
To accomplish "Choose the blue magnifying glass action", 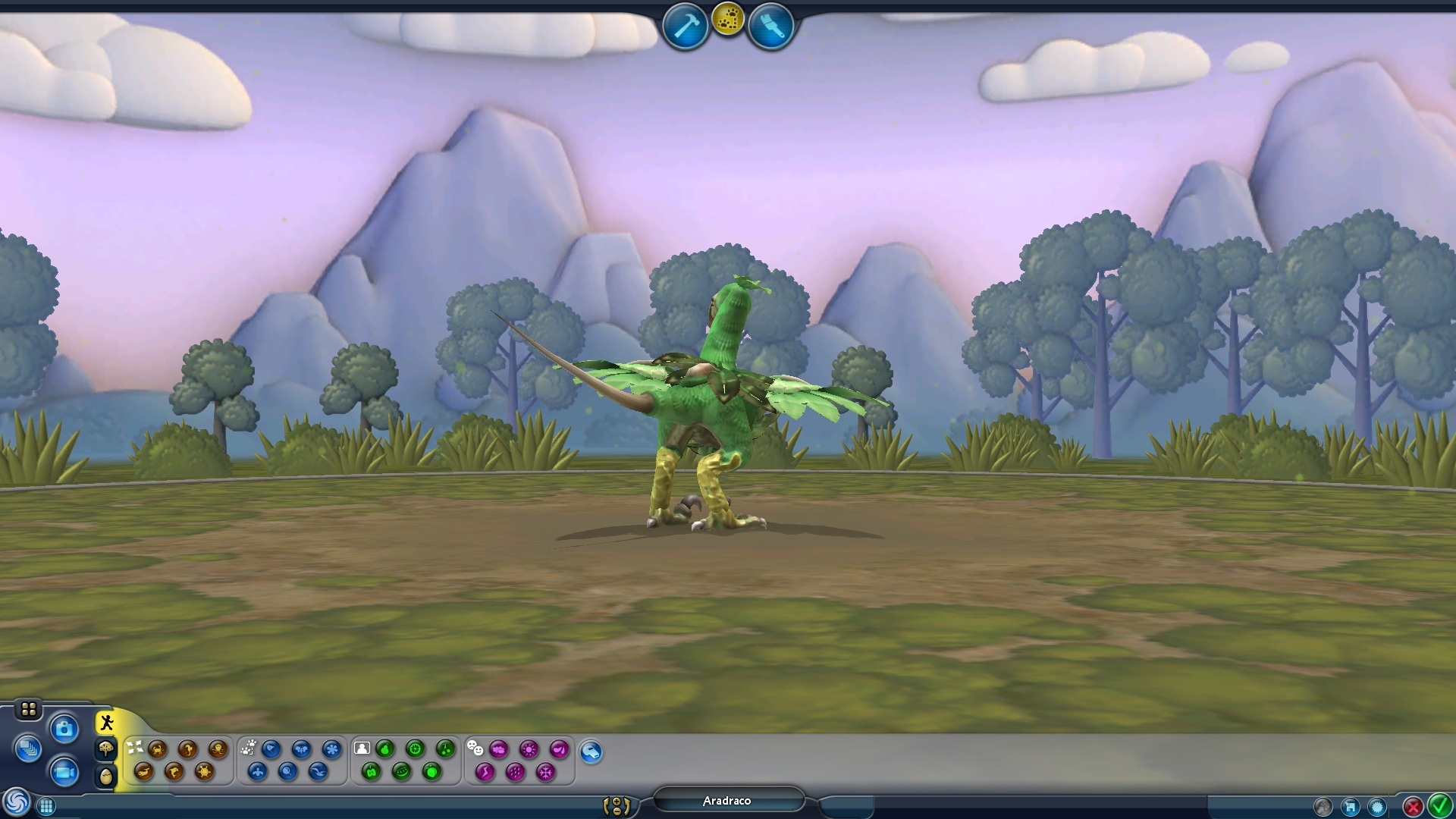I will tap(287, 772).
